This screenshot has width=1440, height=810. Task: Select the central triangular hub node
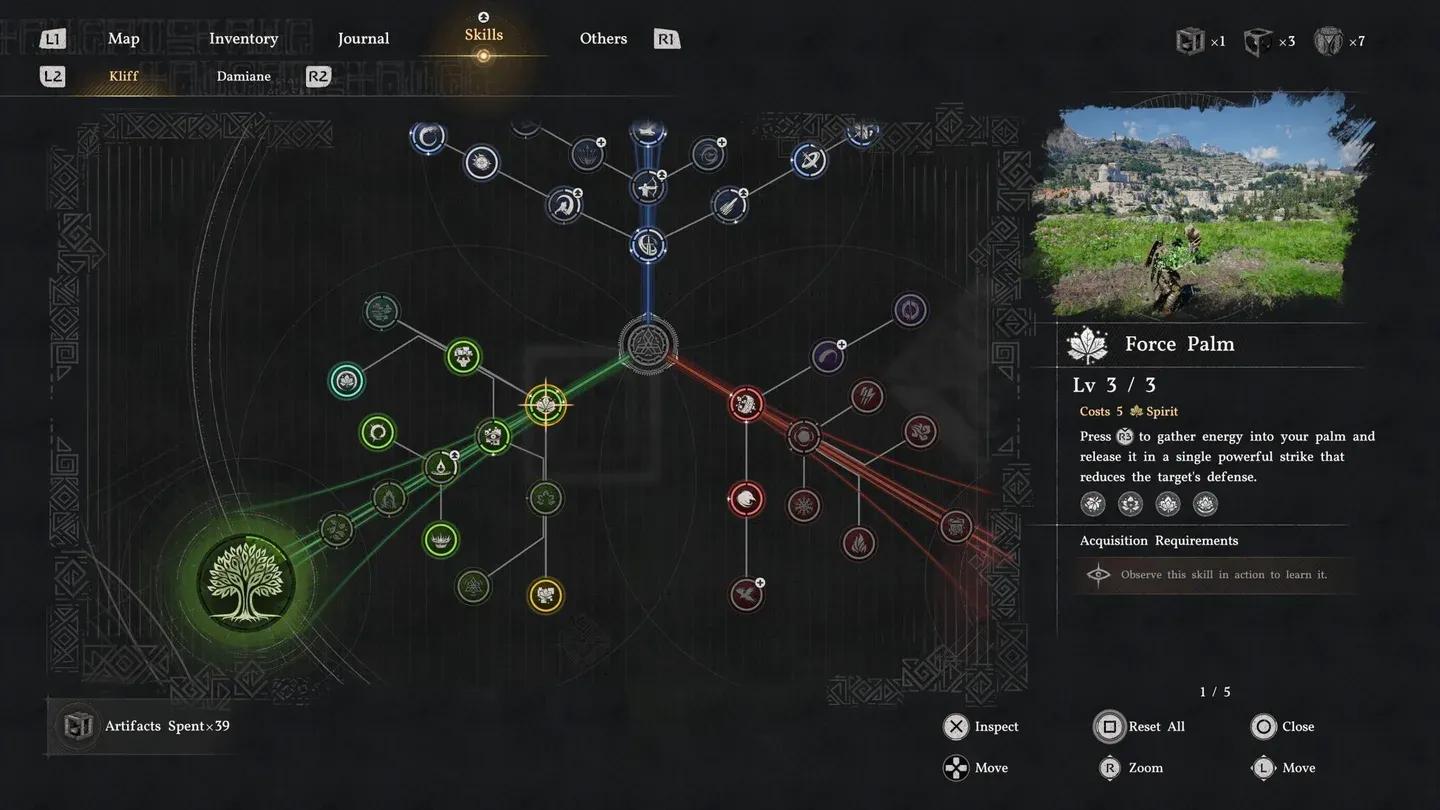[x=648, y=345]
